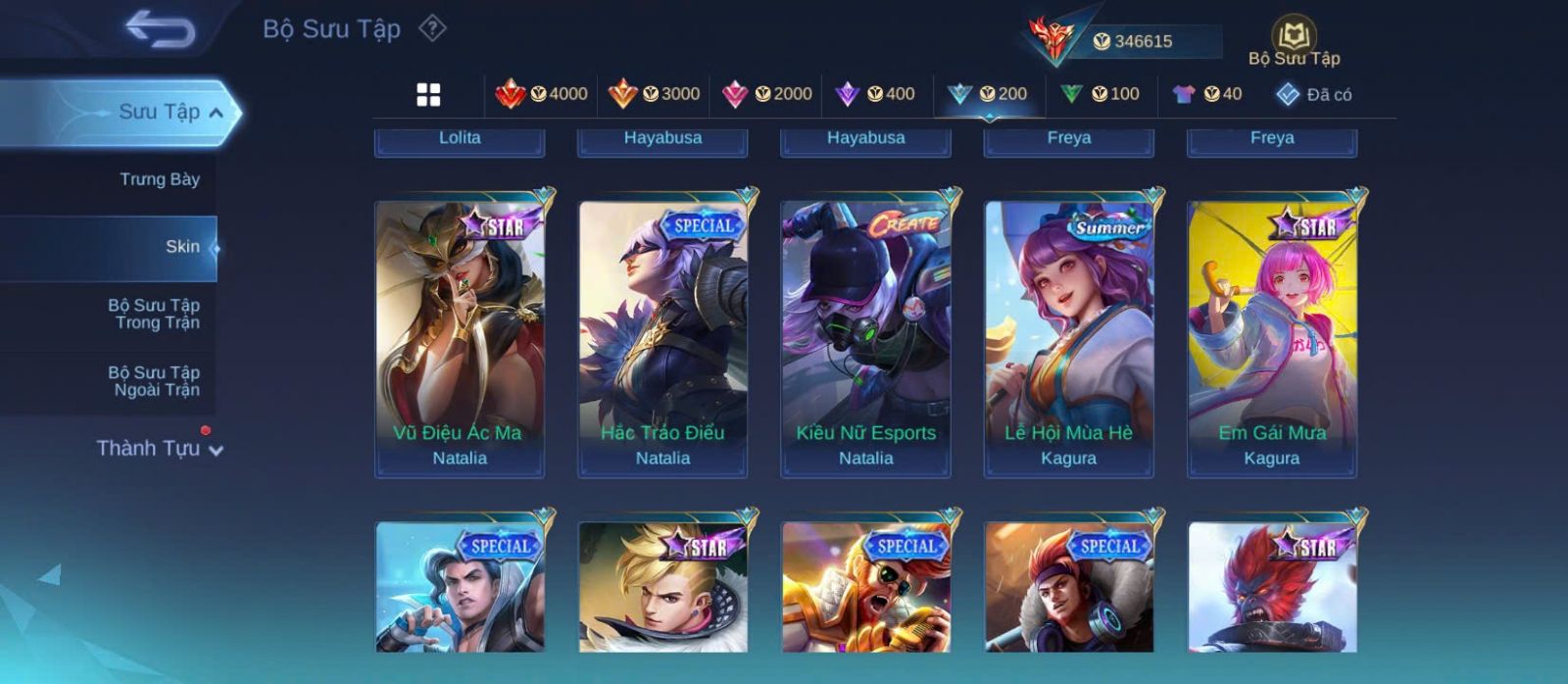Filter skins by the 4000 point tier
The width and height of the screenshot is (1568, 684).
click(541, 94)
